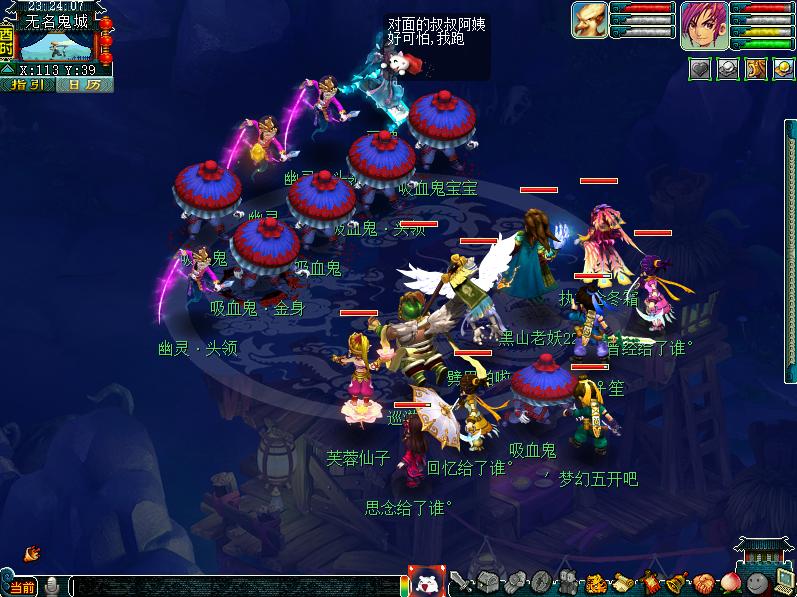Screen dimensions: 797x597
Task: Click the two-figures team icon
Action: tap(567, 582)
